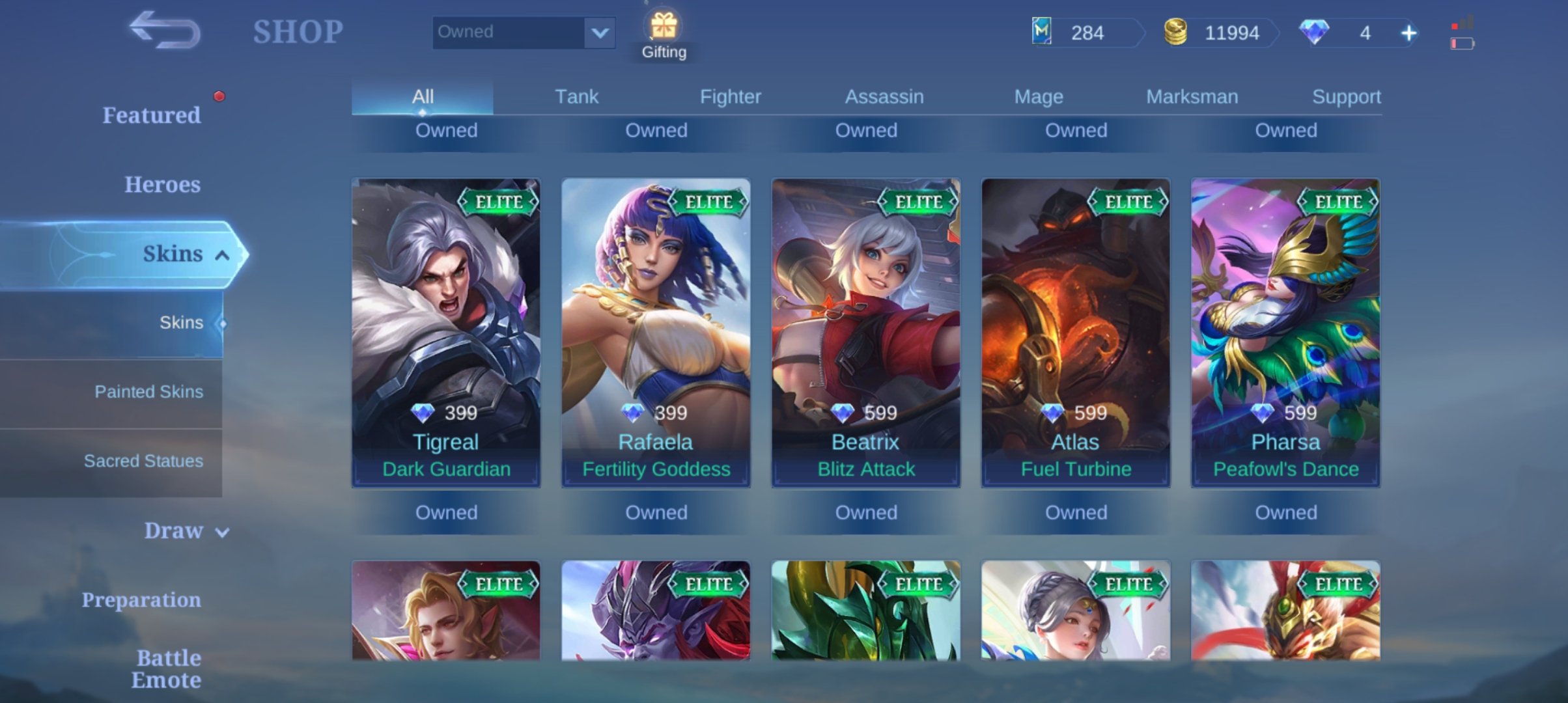Show Assassin skins

tap(884, 96)
